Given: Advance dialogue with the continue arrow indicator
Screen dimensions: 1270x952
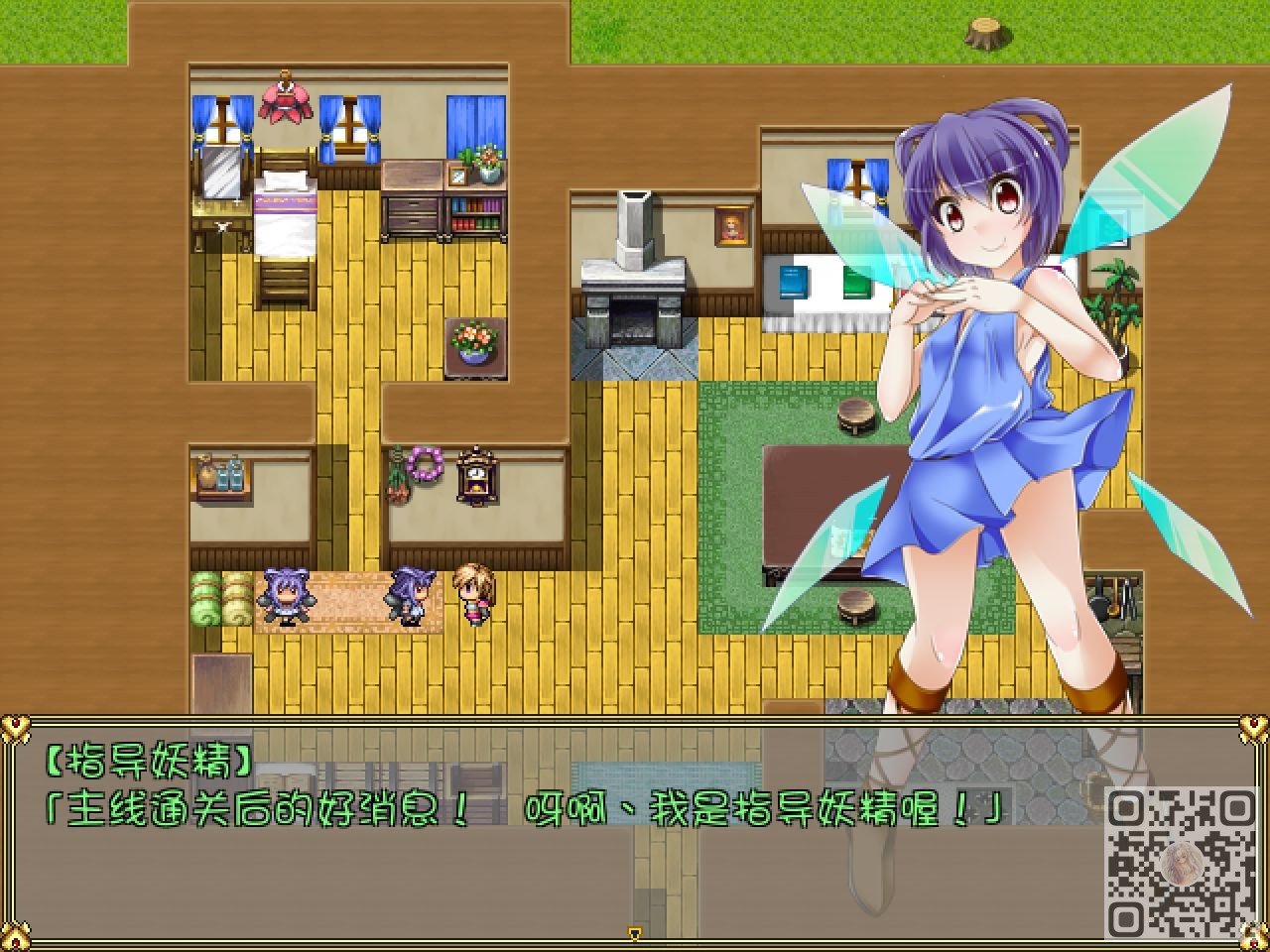Looking at the screenshot, I should [634, 933].
